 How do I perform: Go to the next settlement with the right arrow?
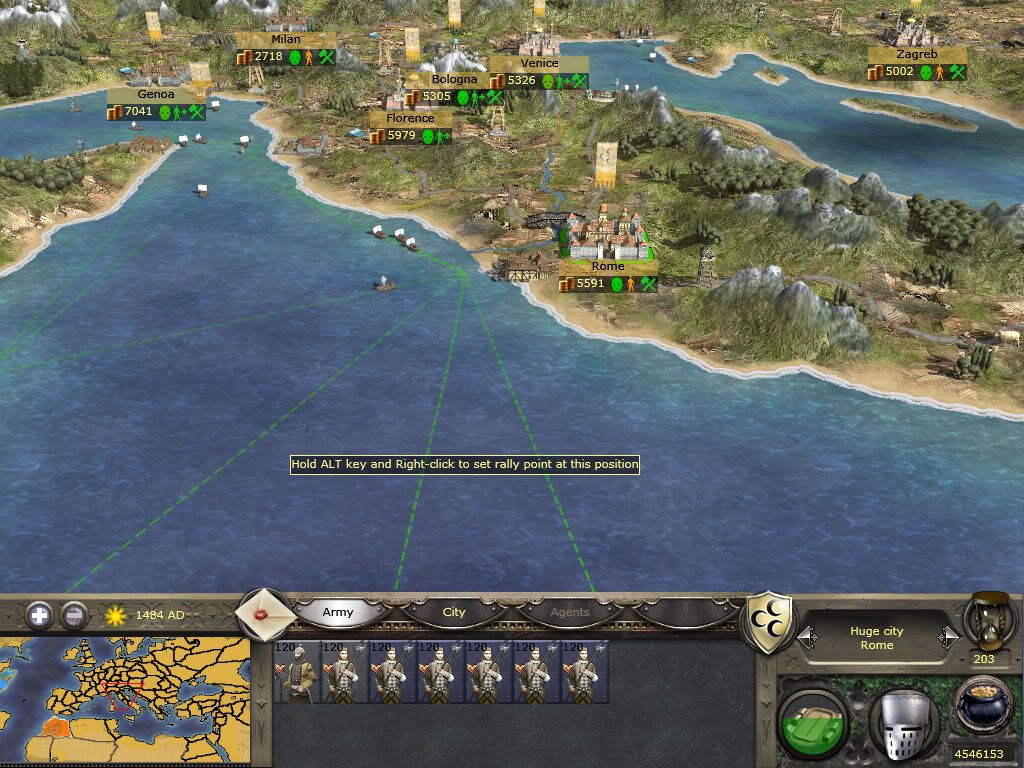click(x=948, y=636)
